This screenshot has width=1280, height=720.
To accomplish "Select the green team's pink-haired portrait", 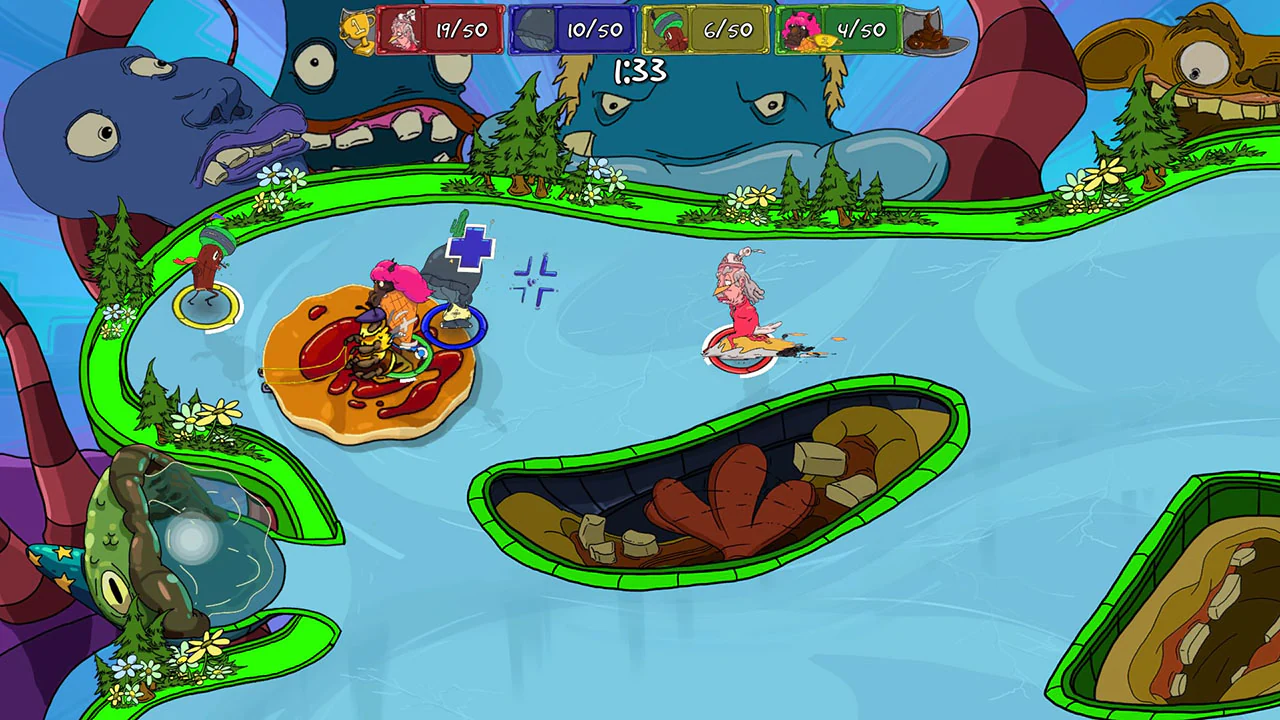I will pos(800,29).
